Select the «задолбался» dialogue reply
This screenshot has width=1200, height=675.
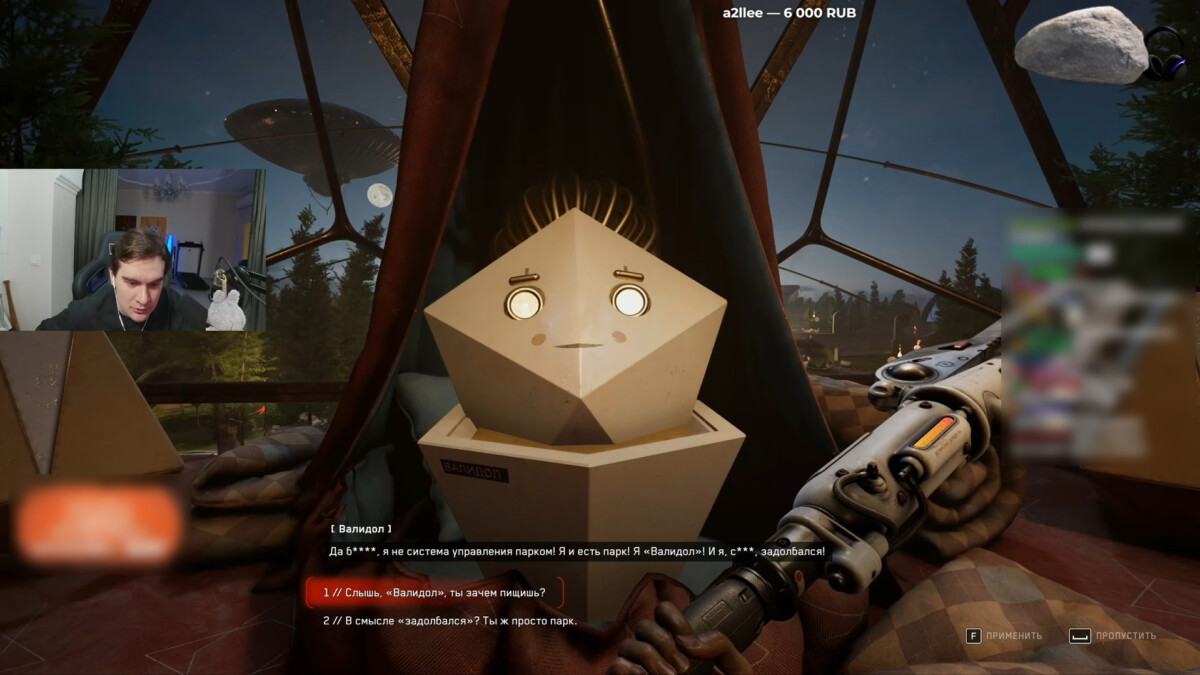pos(449,621)
